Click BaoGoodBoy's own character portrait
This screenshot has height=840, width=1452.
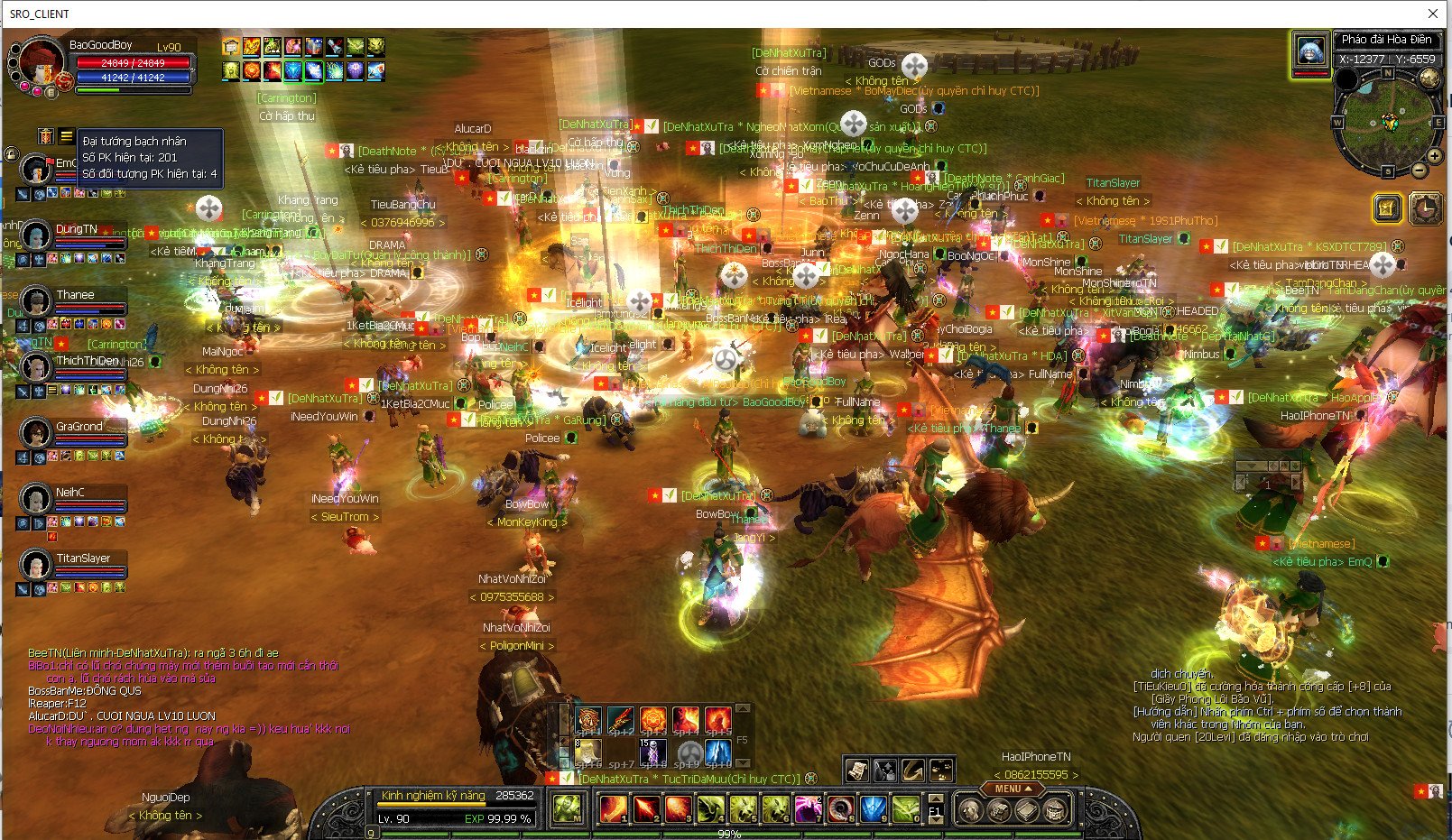click(42, 61)
